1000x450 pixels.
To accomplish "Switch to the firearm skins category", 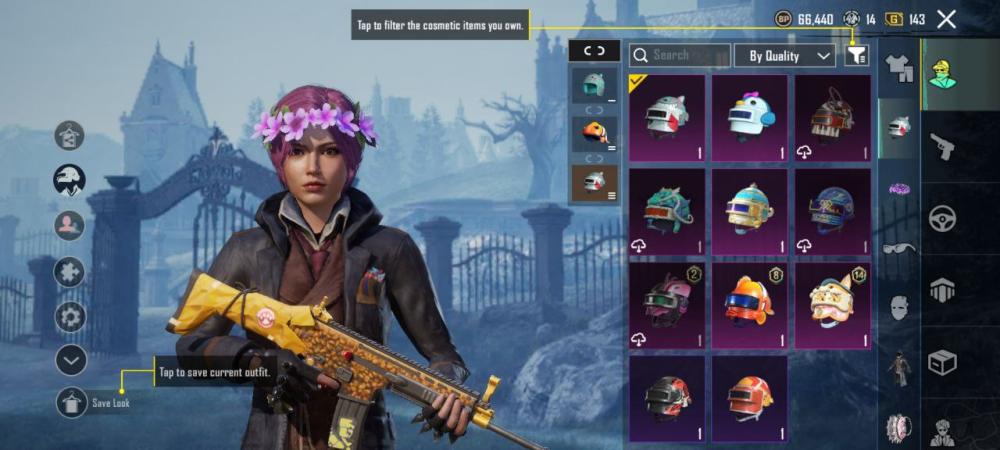I will (x=943, y=148).
